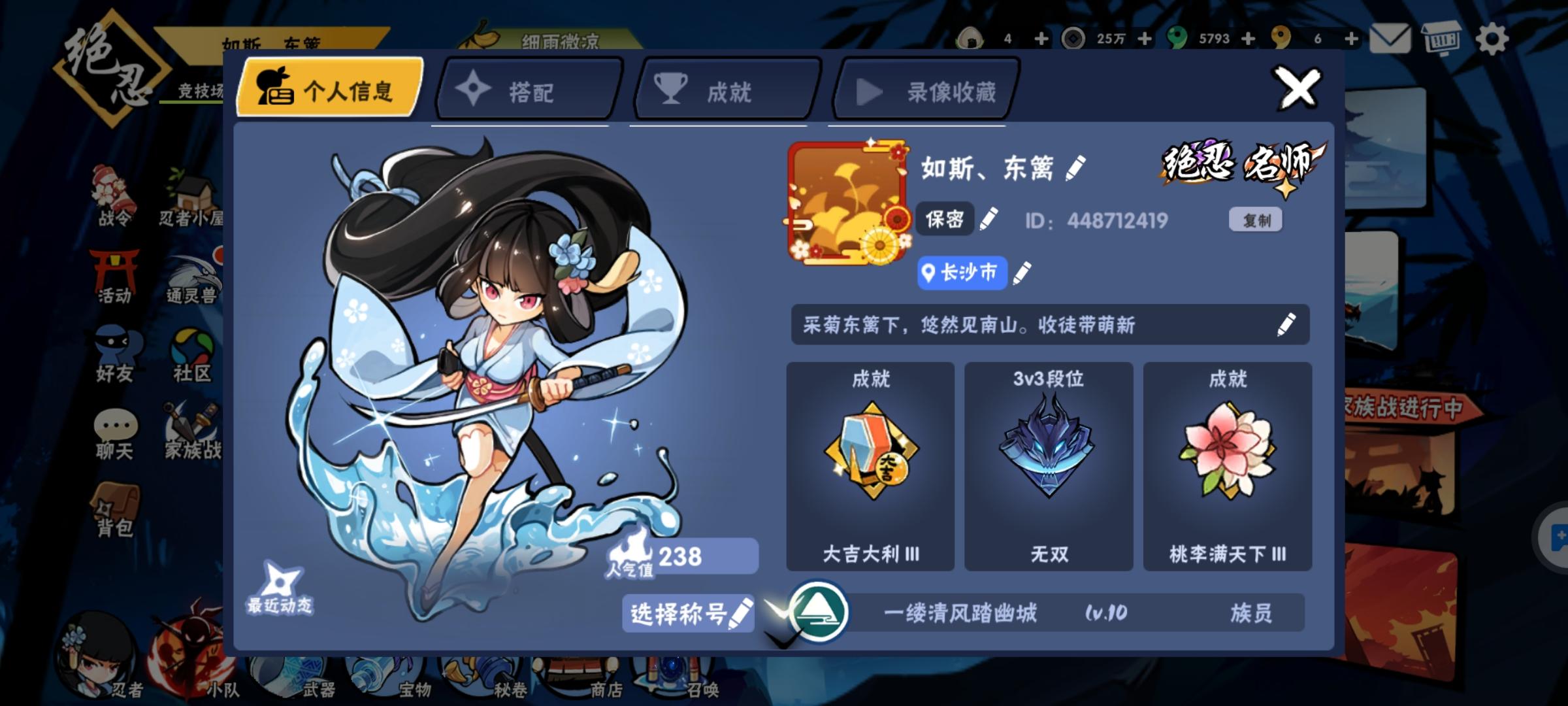This screenshot has width=1568, height=706.
Task: Open the mail inbox icon
Action: (x=1392, y=37)
